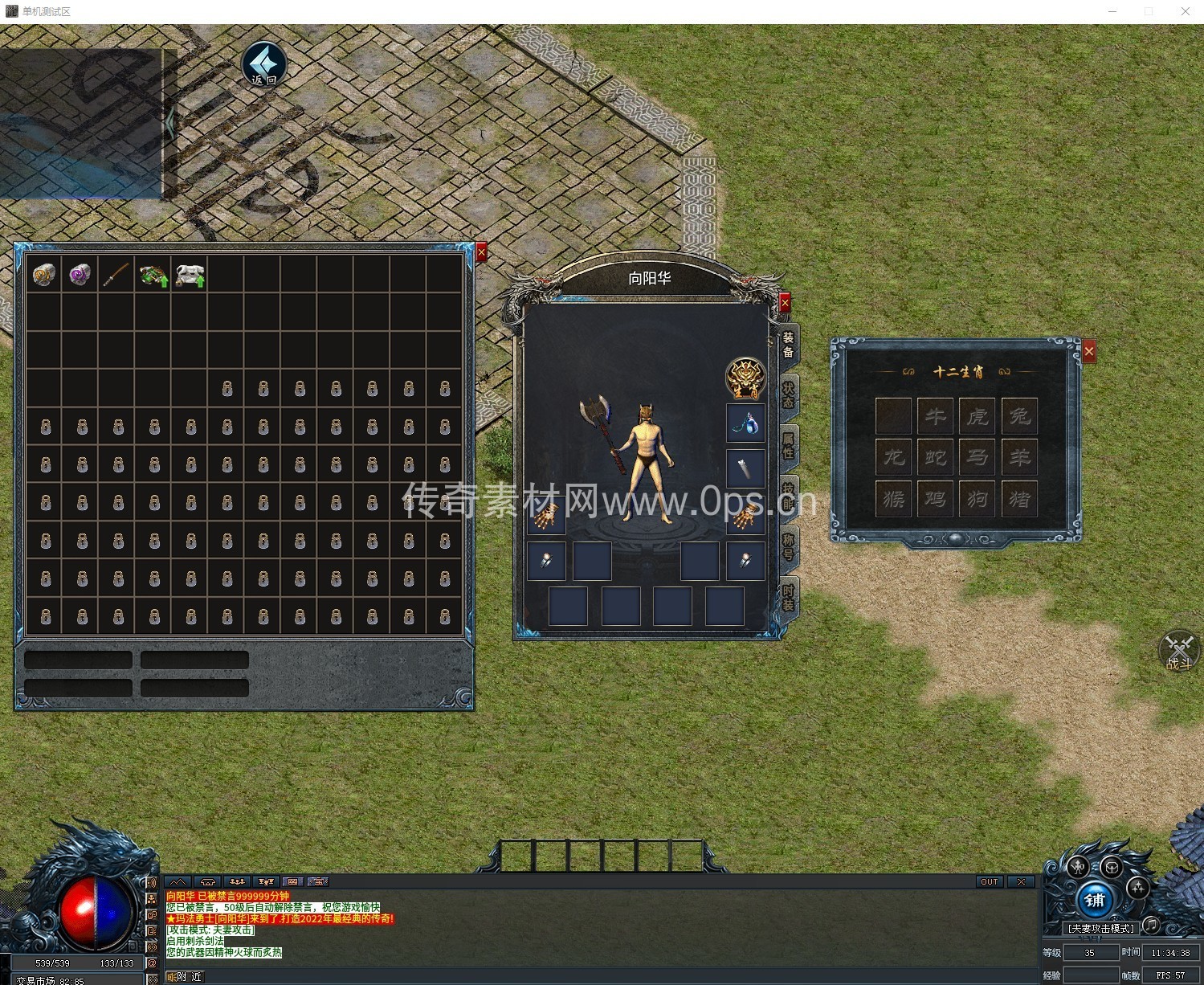Click the 返回 (return) button
The height and width of the screenshot is (985, 1204).
264,64
